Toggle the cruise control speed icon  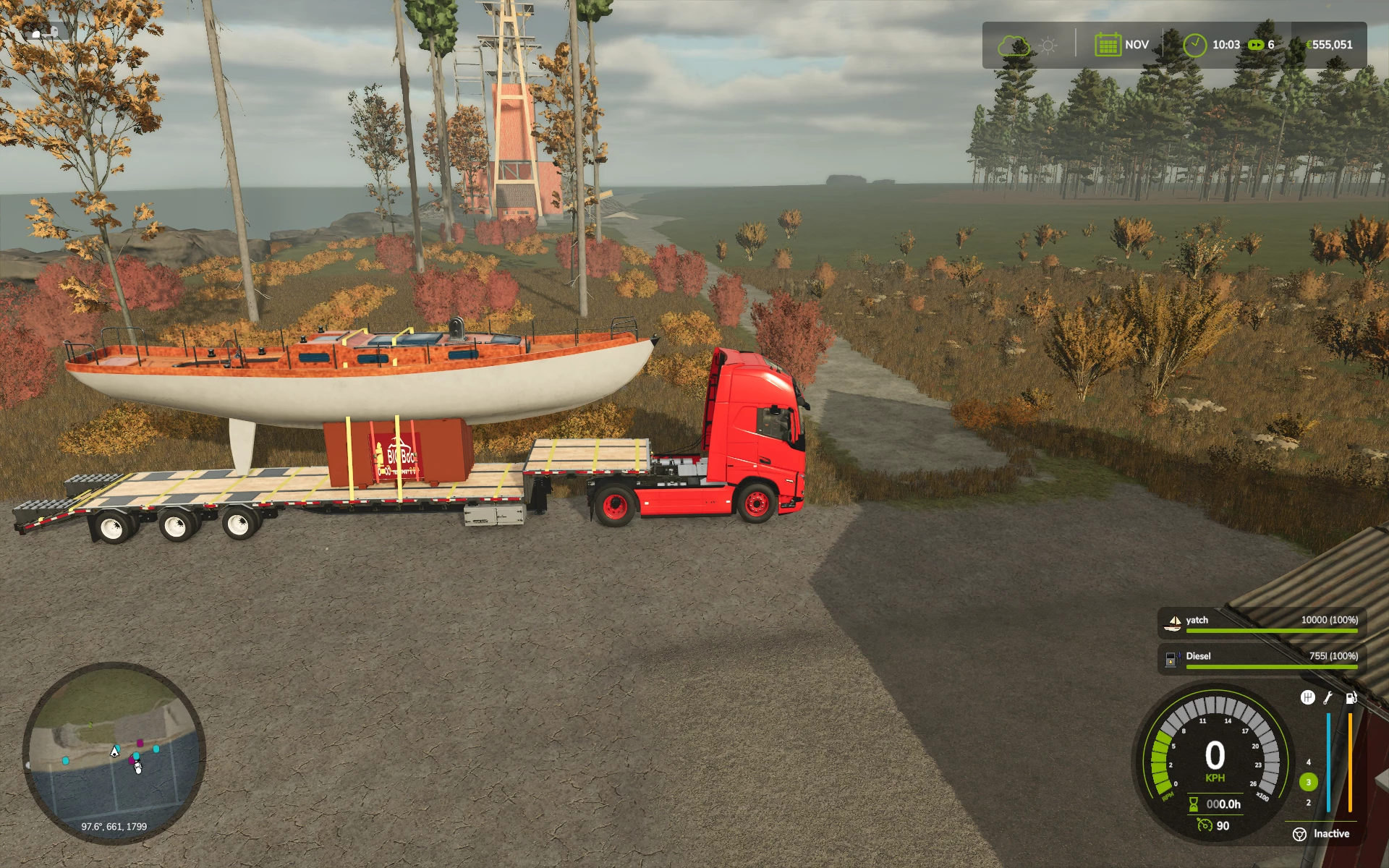click(x=1205, y=825)
